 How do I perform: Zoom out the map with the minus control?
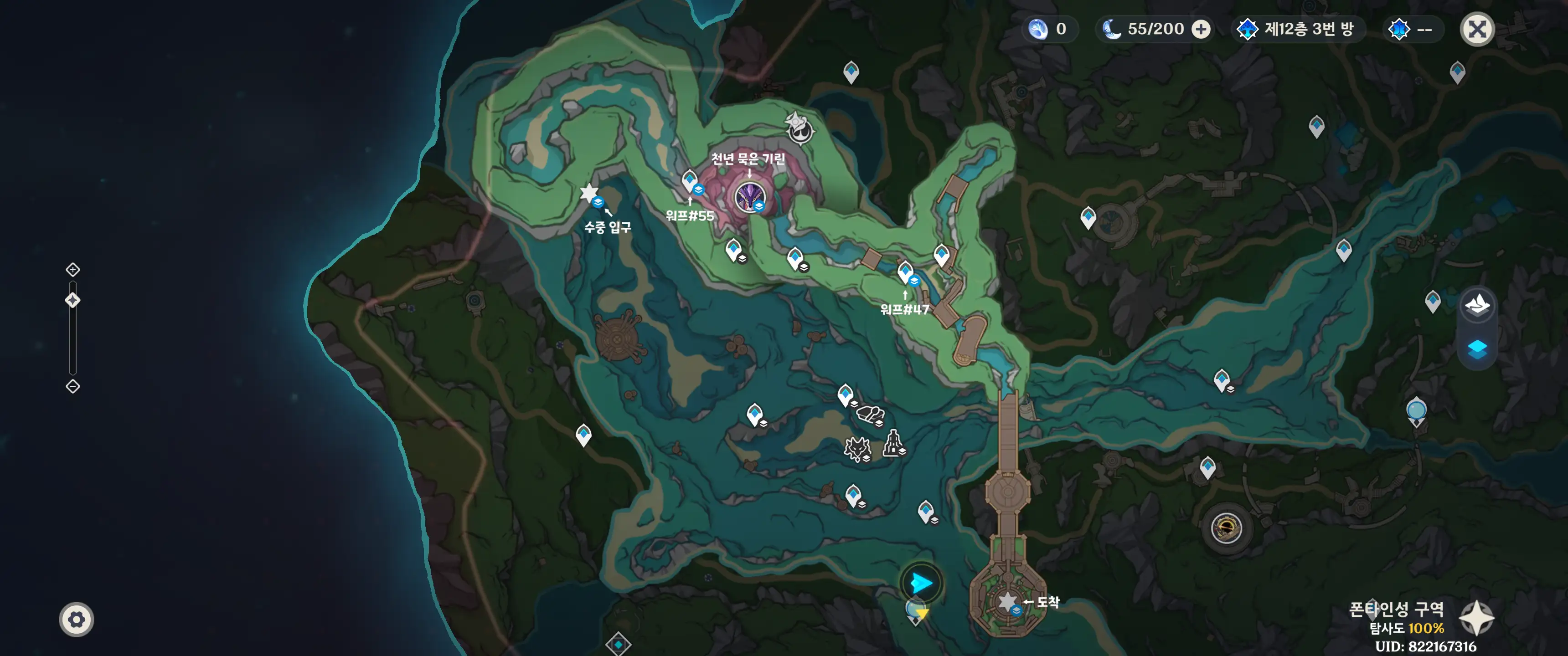(x=73, y=386)
